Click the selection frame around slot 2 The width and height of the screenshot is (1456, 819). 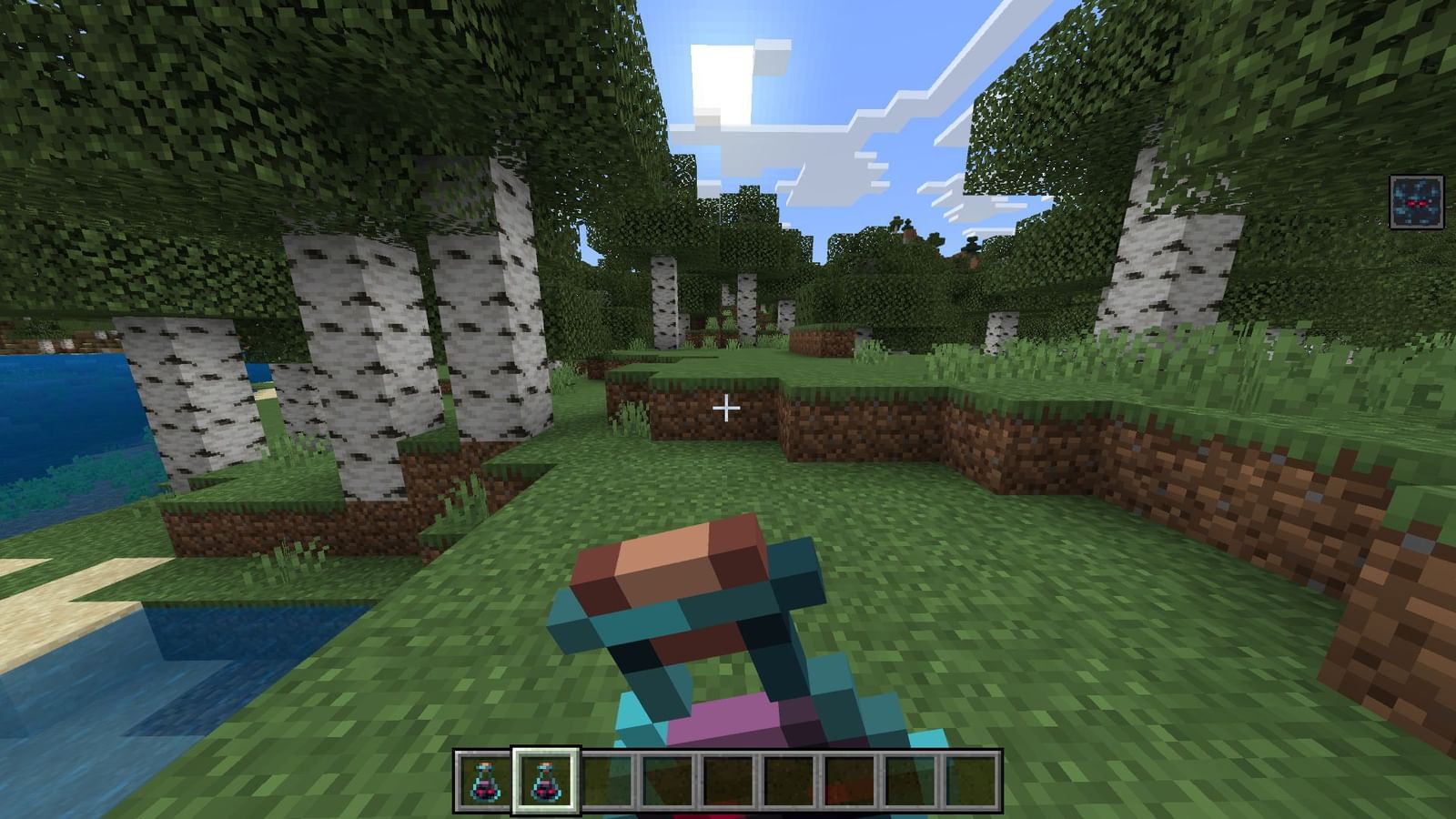544,753
